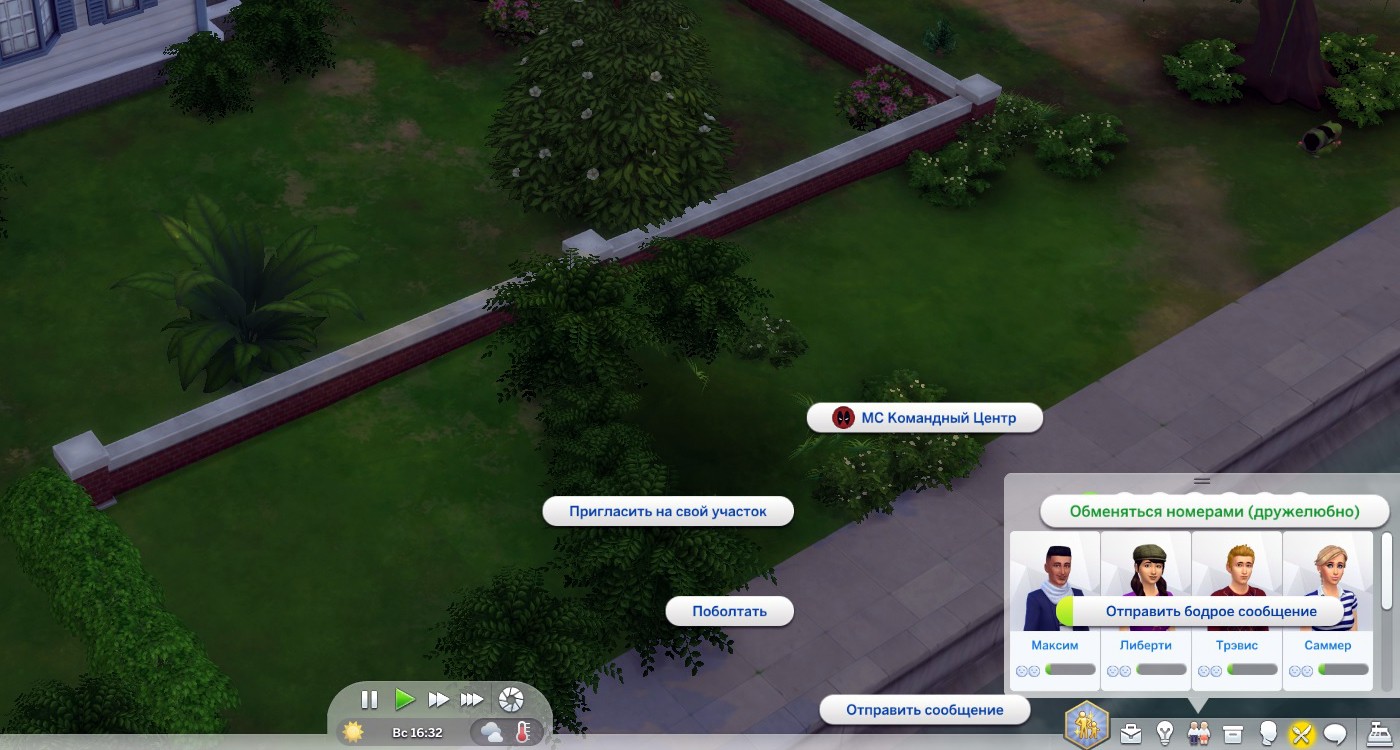The height and width of the screenshot is (750, 1400).
Task: Open the MC Командный Центр option
Action: pos(925,418)
